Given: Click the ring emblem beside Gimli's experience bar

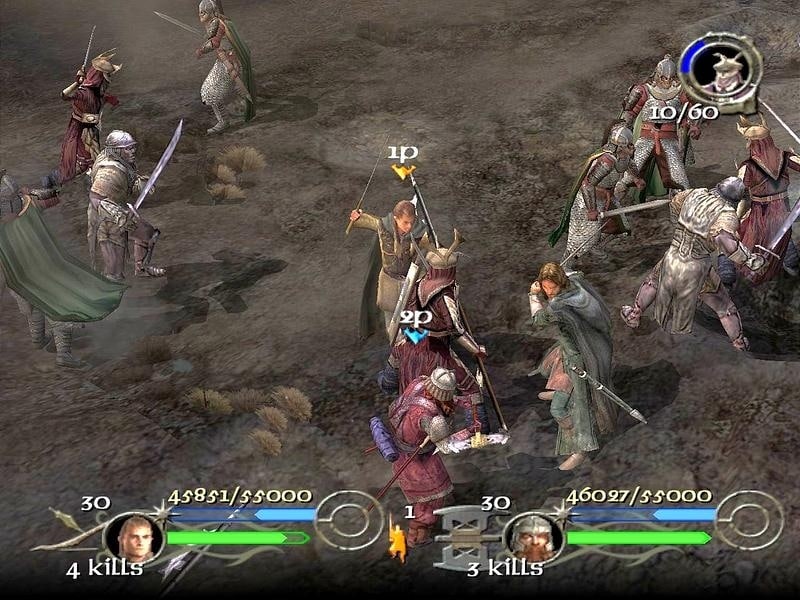Looking at the screenshot, I should coord(749,520).
